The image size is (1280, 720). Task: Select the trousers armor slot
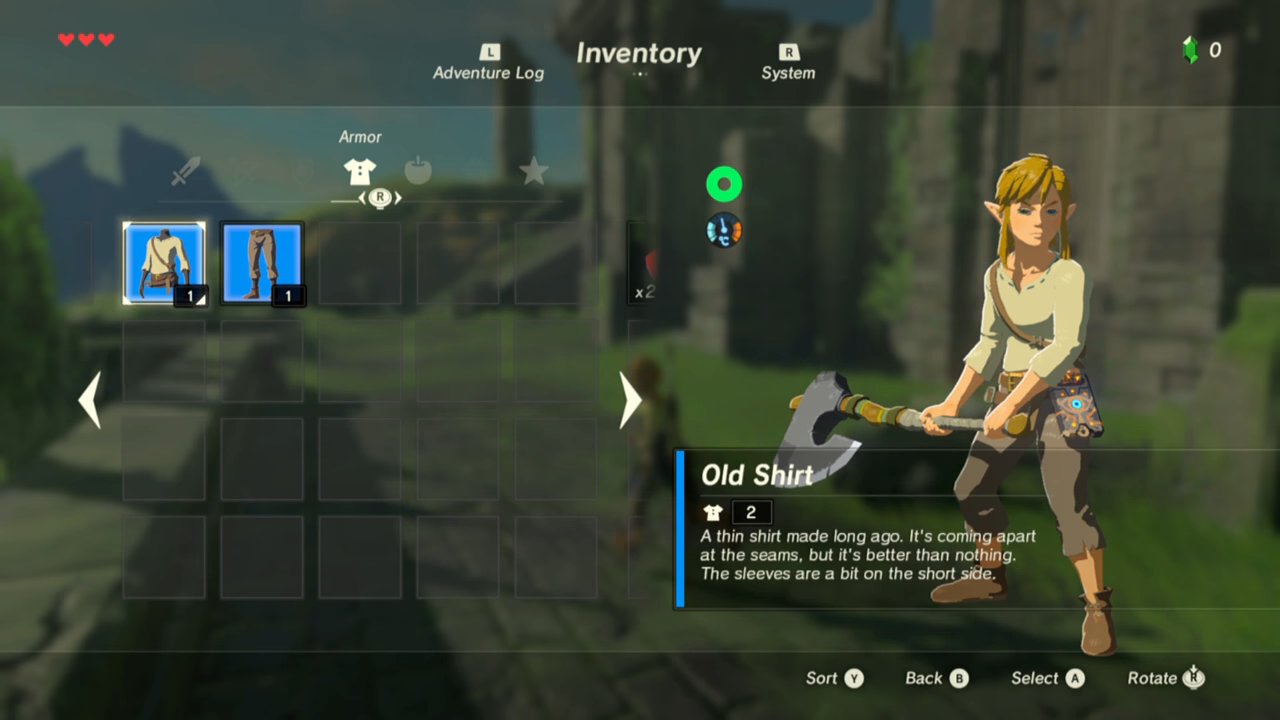tap(262, 263)
